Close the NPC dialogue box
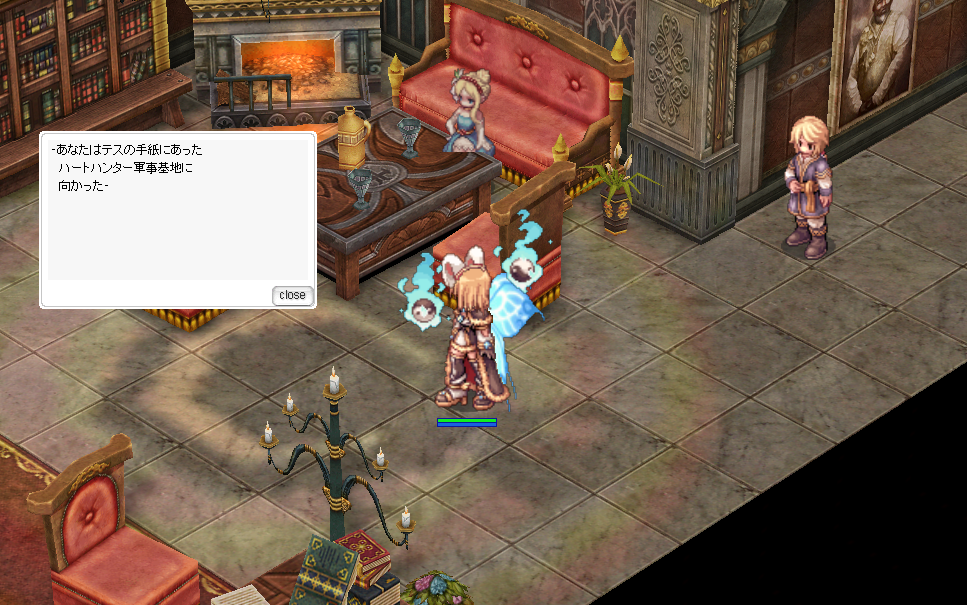This screenshot has height=605, width=967. click(x=292, y=295)
